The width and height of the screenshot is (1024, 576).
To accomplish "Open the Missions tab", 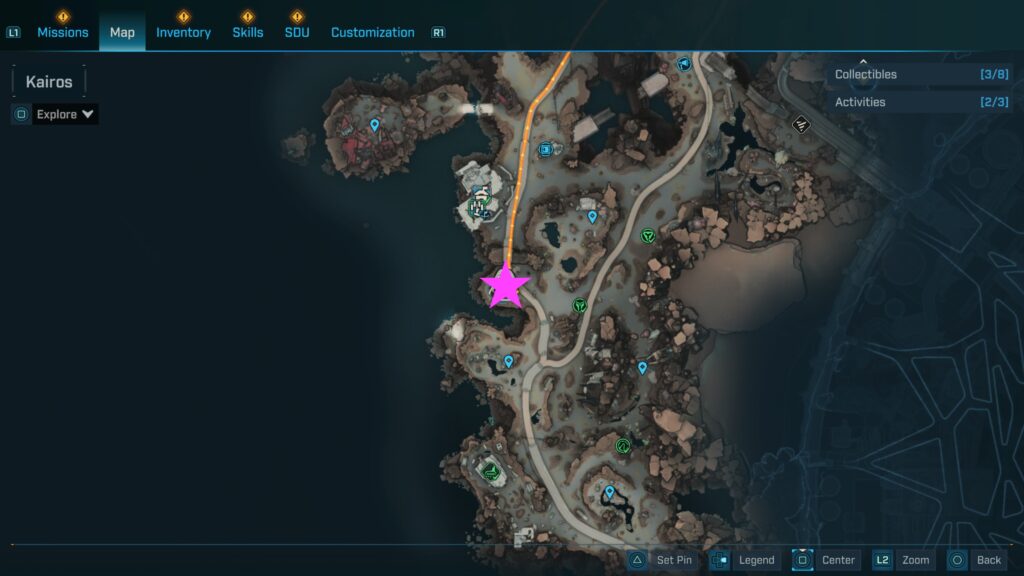I will [x=63, y=32].
